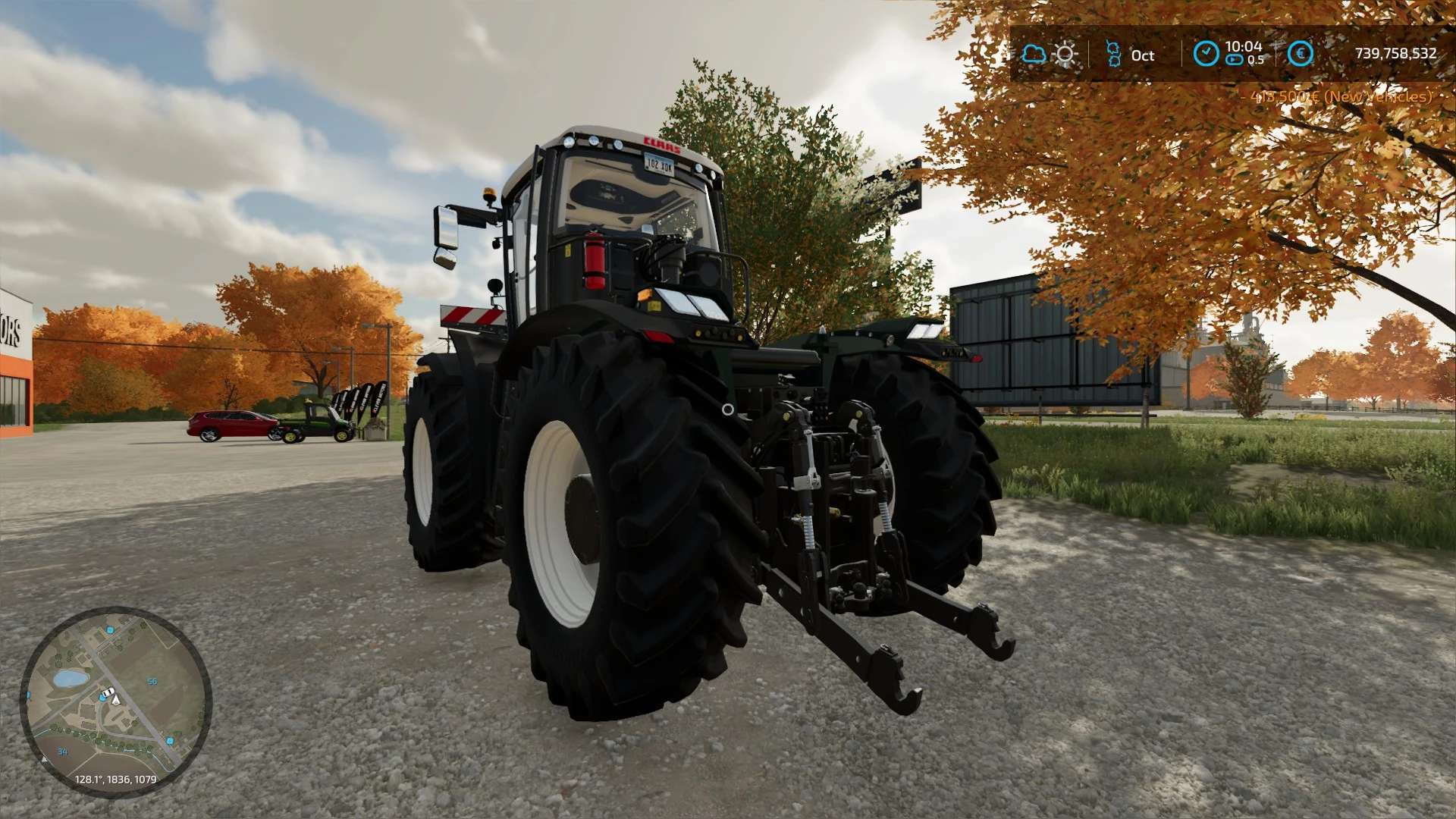Open the calendar icon beside Oct
Screen dimensions: 1456x819
1113,54
